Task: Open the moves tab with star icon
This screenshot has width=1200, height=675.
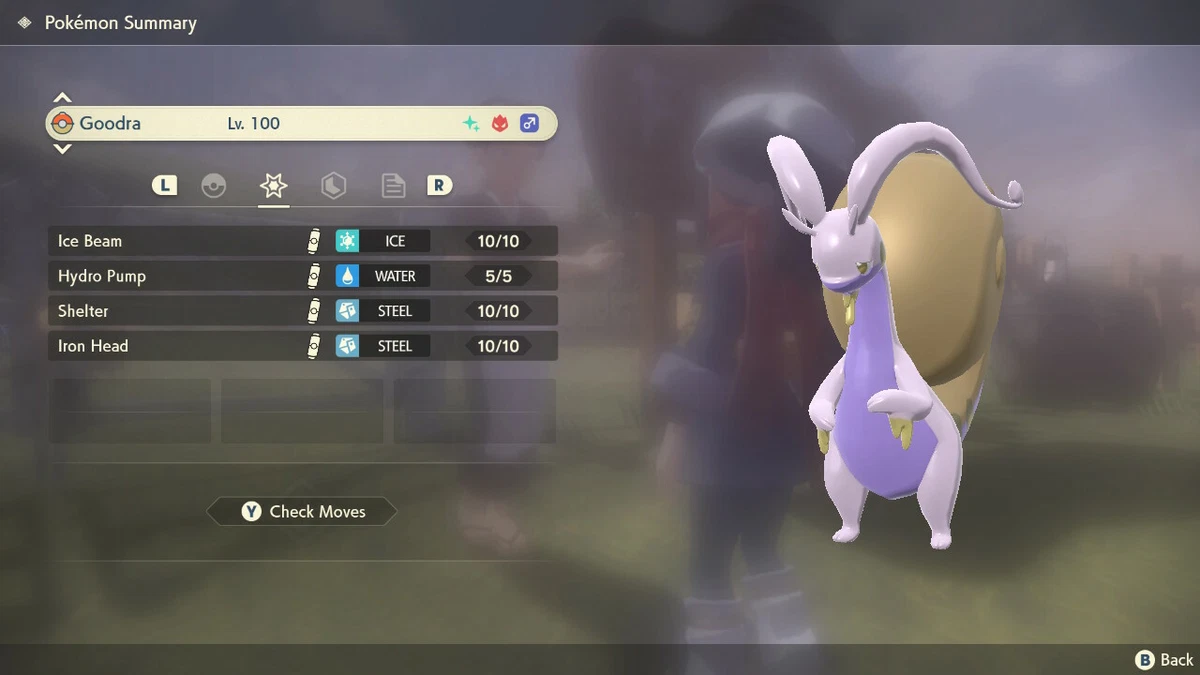Action: (x=273, y=186)
